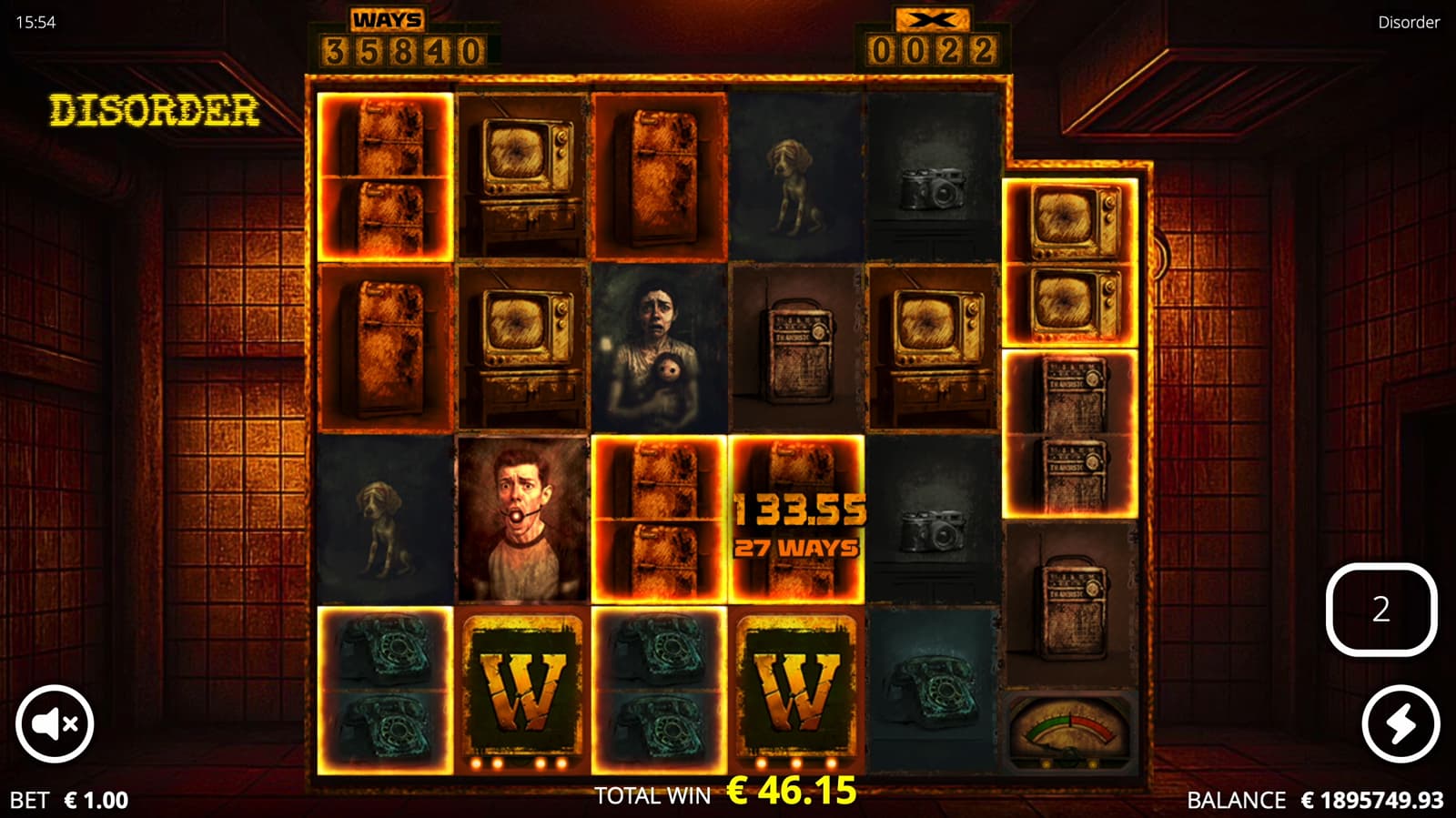Select the transistor radio symbol
This screenshot has height=818, width=1456.
coord(797,350)
